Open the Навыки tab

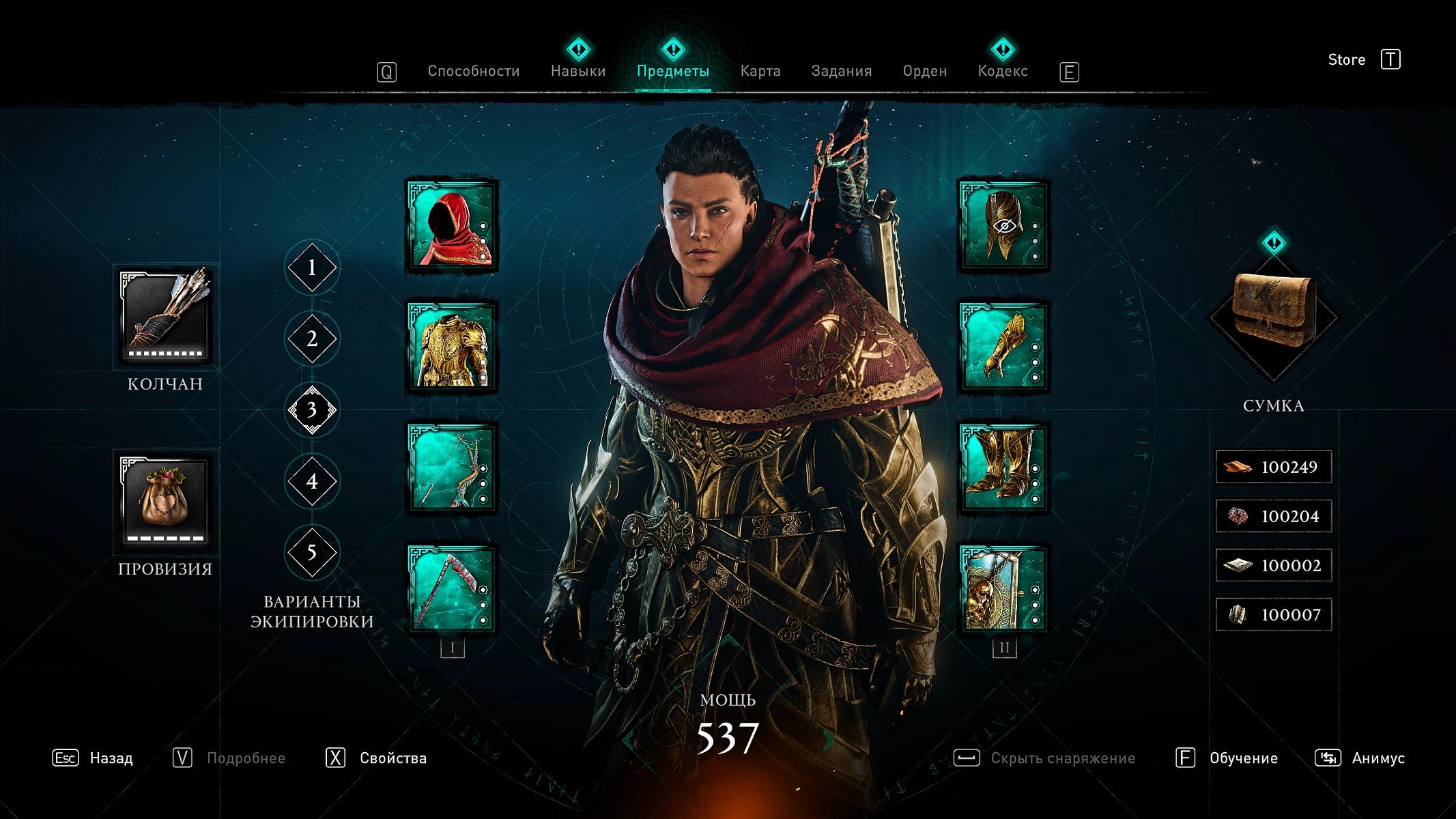click(578, 71)
